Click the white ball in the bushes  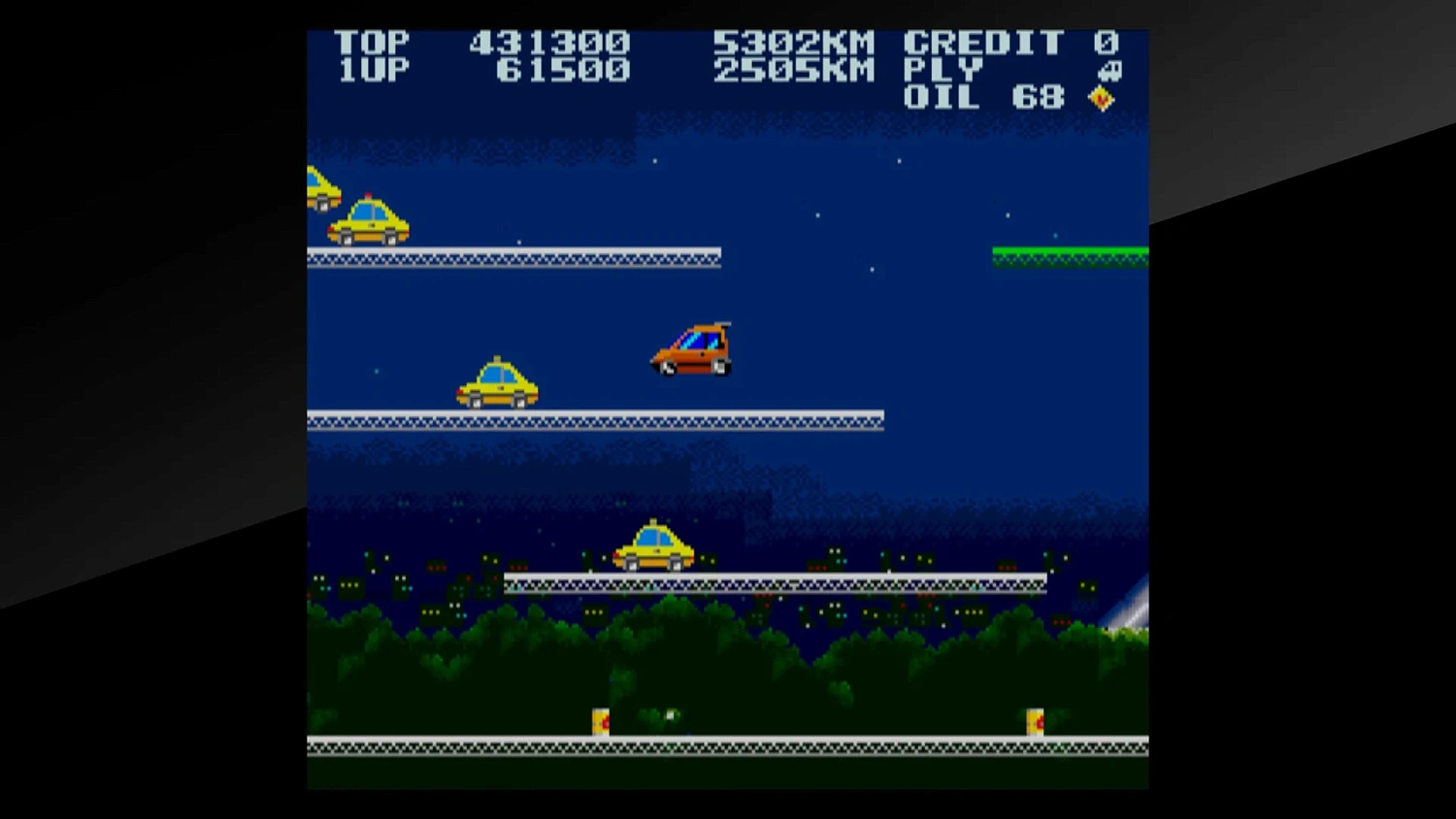click(669, 713)
